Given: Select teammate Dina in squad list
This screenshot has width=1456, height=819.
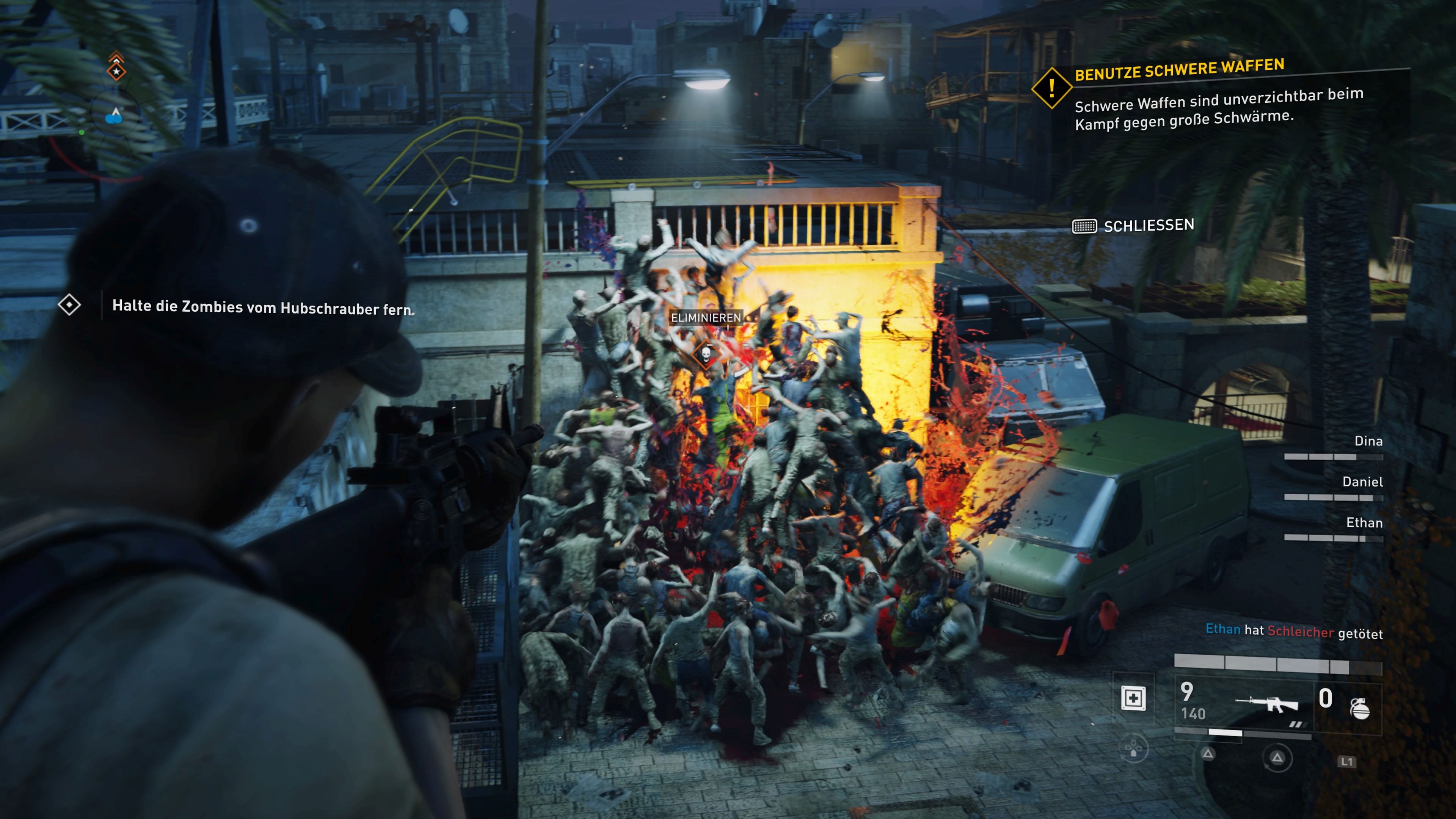Looking at the screenshot, I should click(1368, 441).
